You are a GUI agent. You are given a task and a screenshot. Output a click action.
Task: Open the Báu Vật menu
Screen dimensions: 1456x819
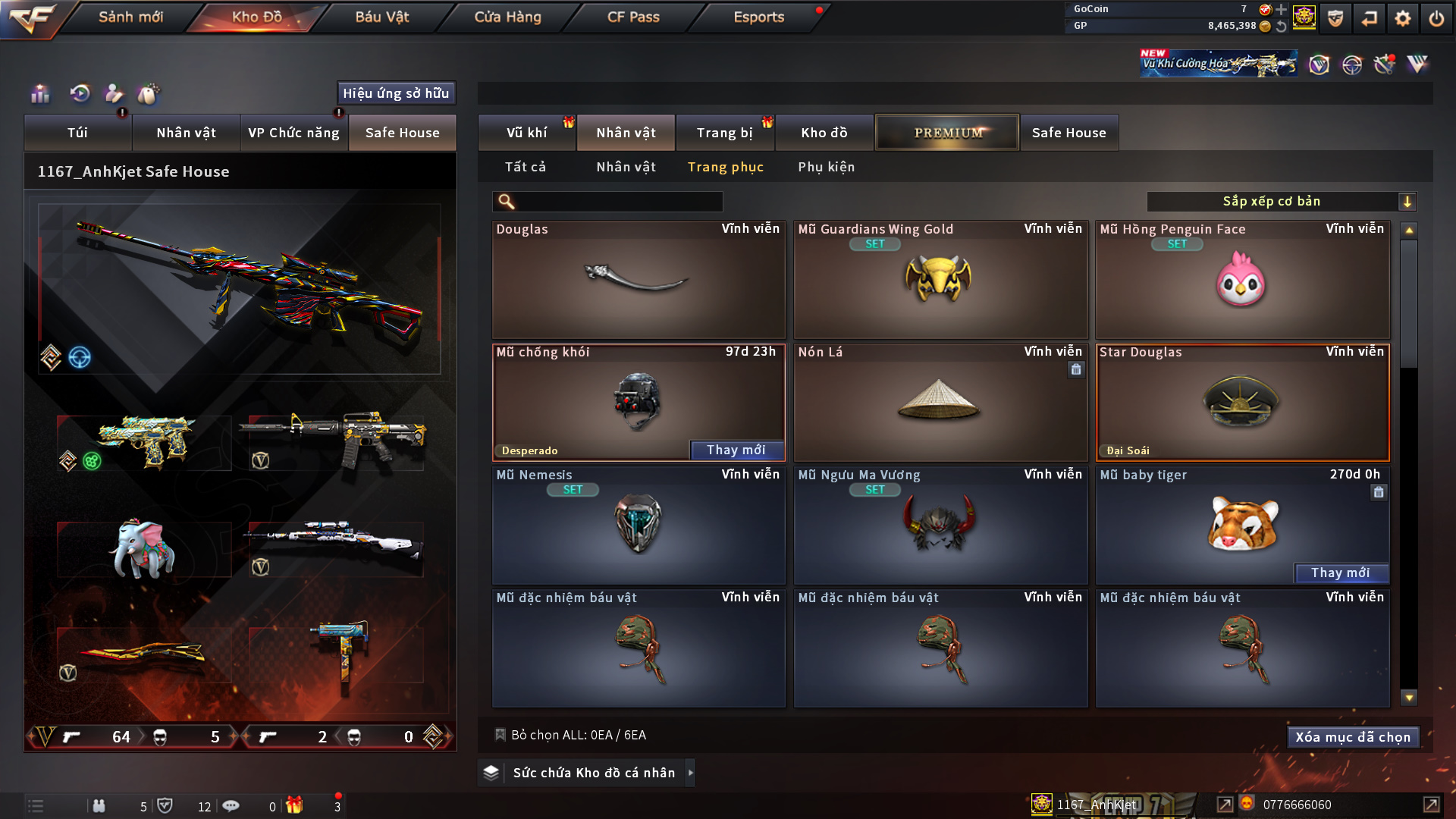(381, 17)
